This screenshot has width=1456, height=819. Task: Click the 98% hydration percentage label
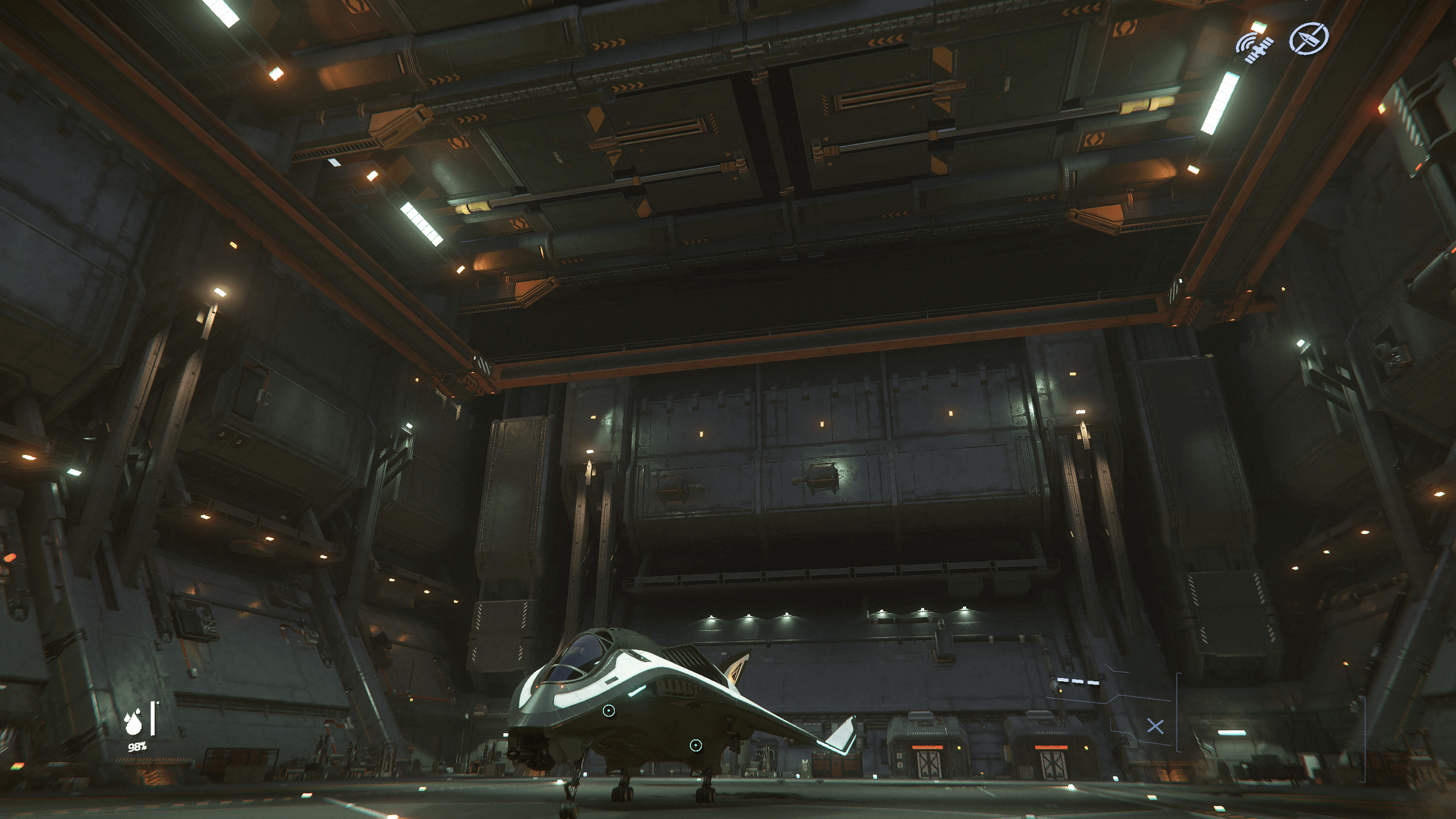[137, 746]
